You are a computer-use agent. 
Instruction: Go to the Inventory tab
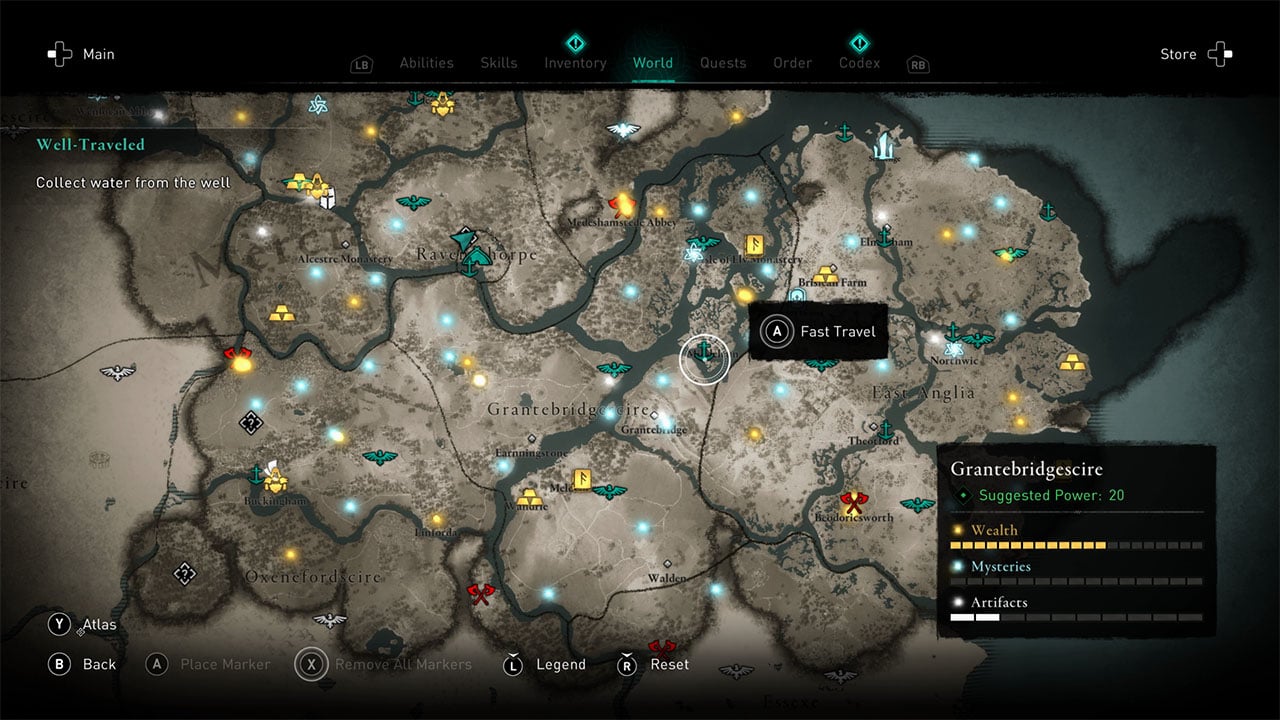[x=575, y=63]
